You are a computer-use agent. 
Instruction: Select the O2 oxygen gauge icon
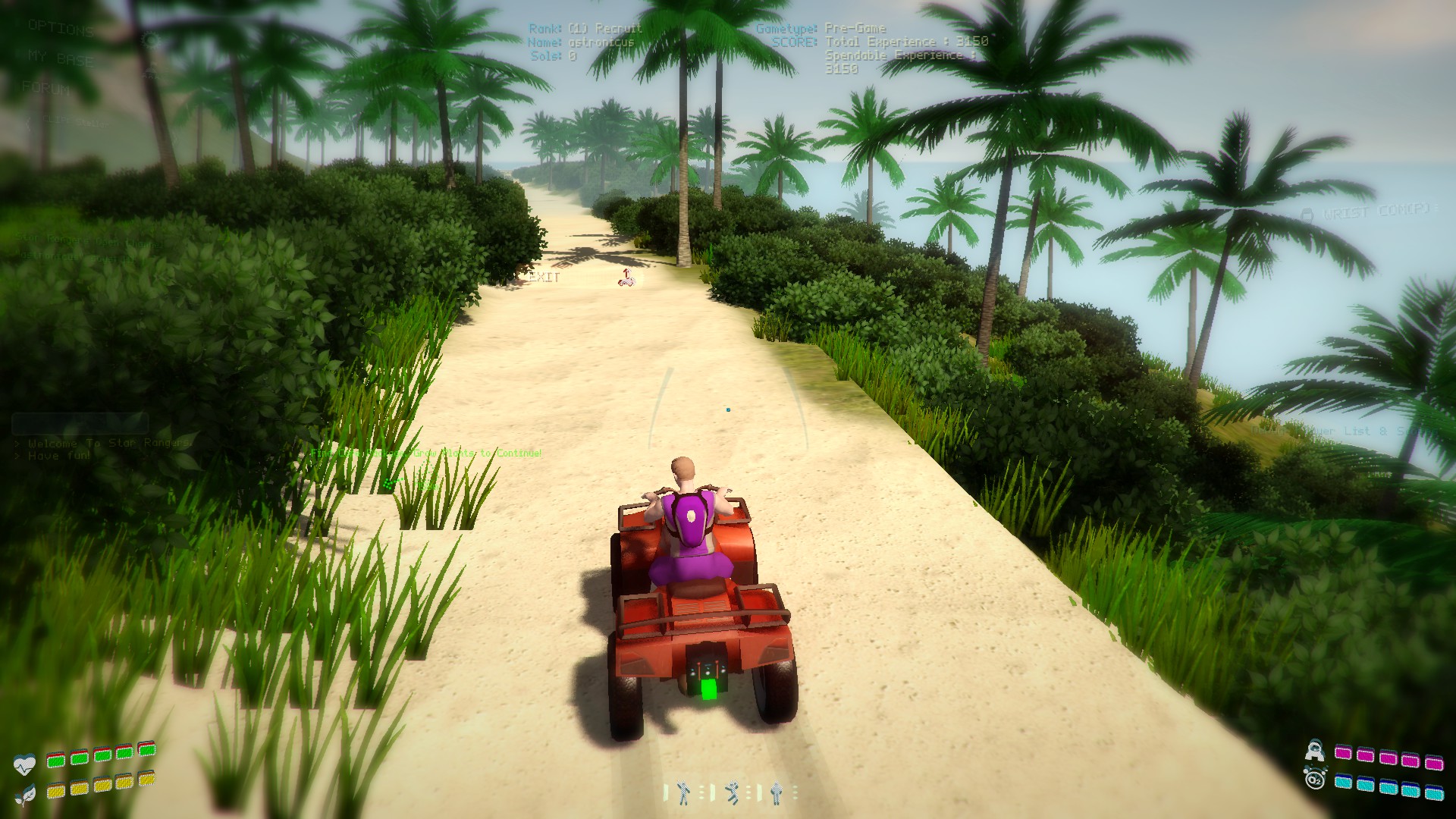(x=1314, y=781)
